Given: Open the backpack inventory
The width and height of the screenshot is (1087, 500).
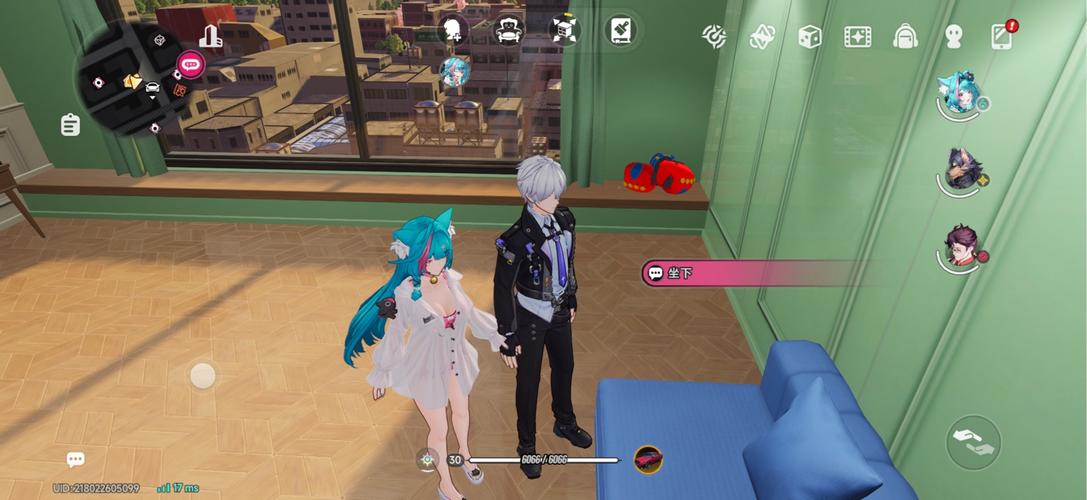Looking at the screenshot, I should (x=905, y=37).
